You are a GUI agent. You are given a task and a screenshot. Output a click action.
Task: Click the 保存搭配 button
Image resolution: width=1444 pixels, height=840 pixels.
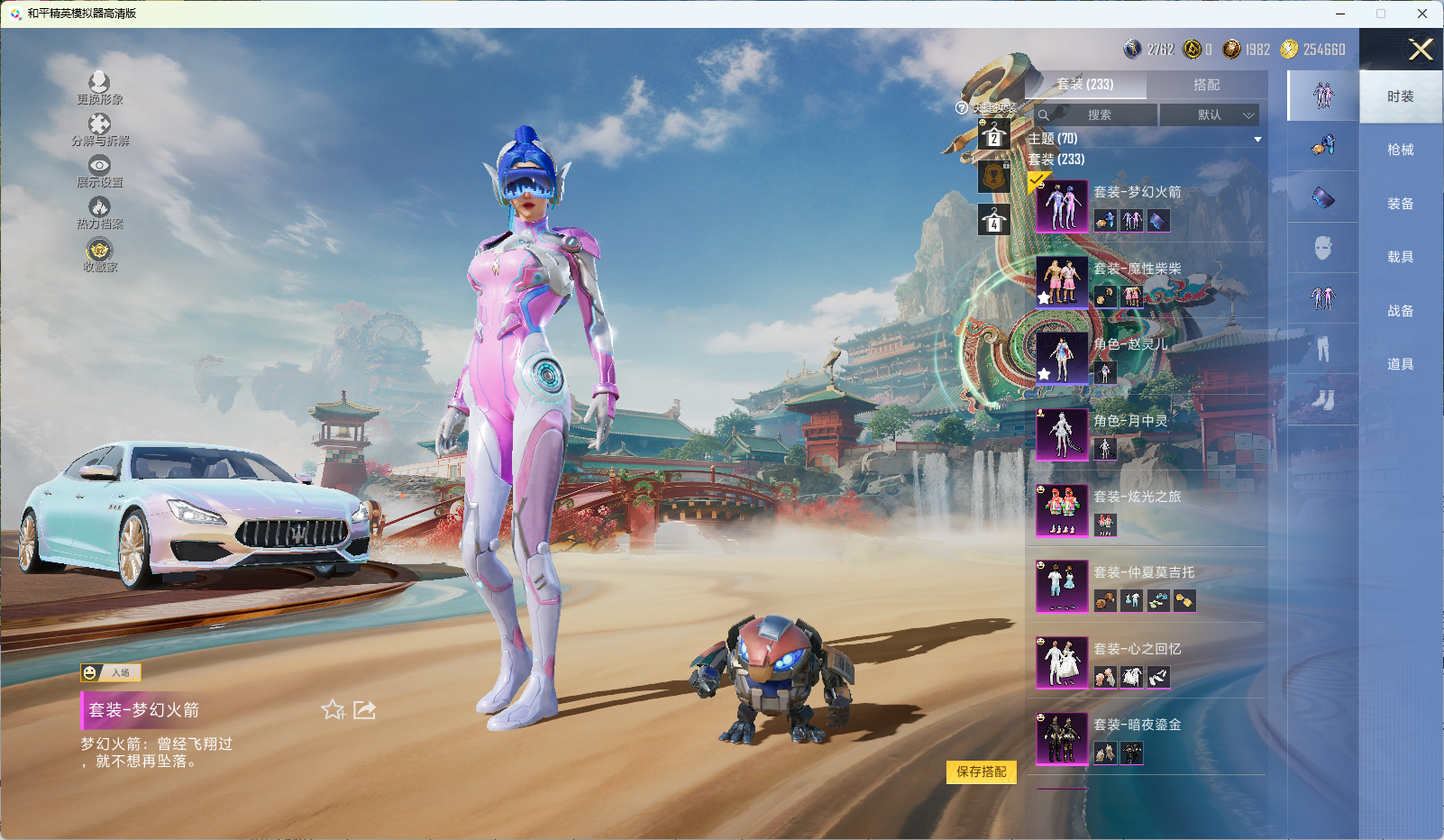point(981,772)
